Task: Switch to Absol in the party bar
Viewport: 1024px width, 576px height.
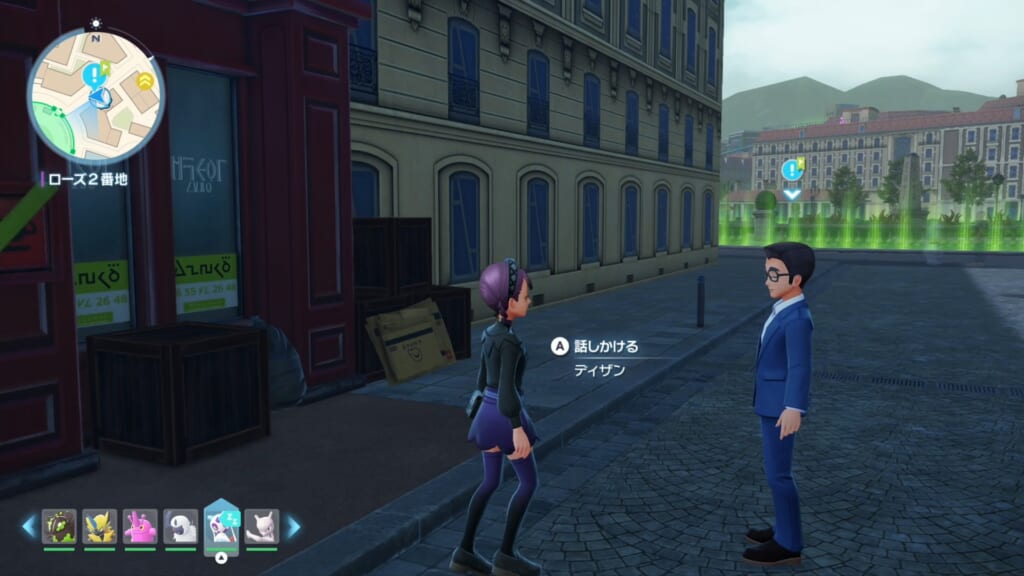Action: 181,526
